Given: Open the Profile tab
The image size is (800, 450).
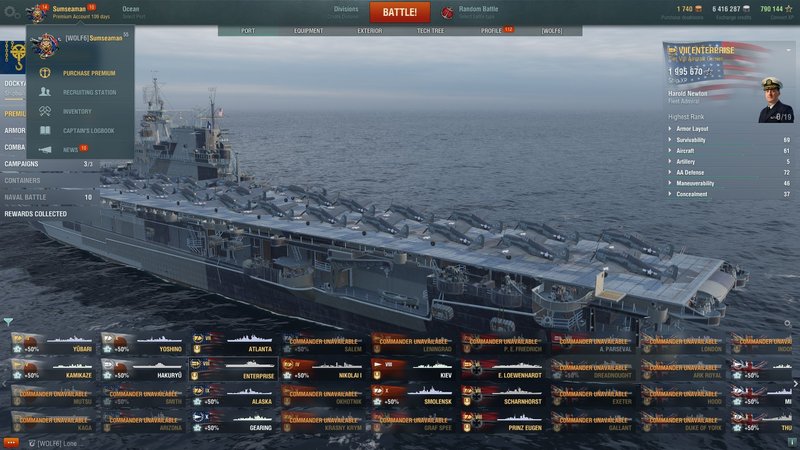Looking at the screenshot, I should point(492,31).
